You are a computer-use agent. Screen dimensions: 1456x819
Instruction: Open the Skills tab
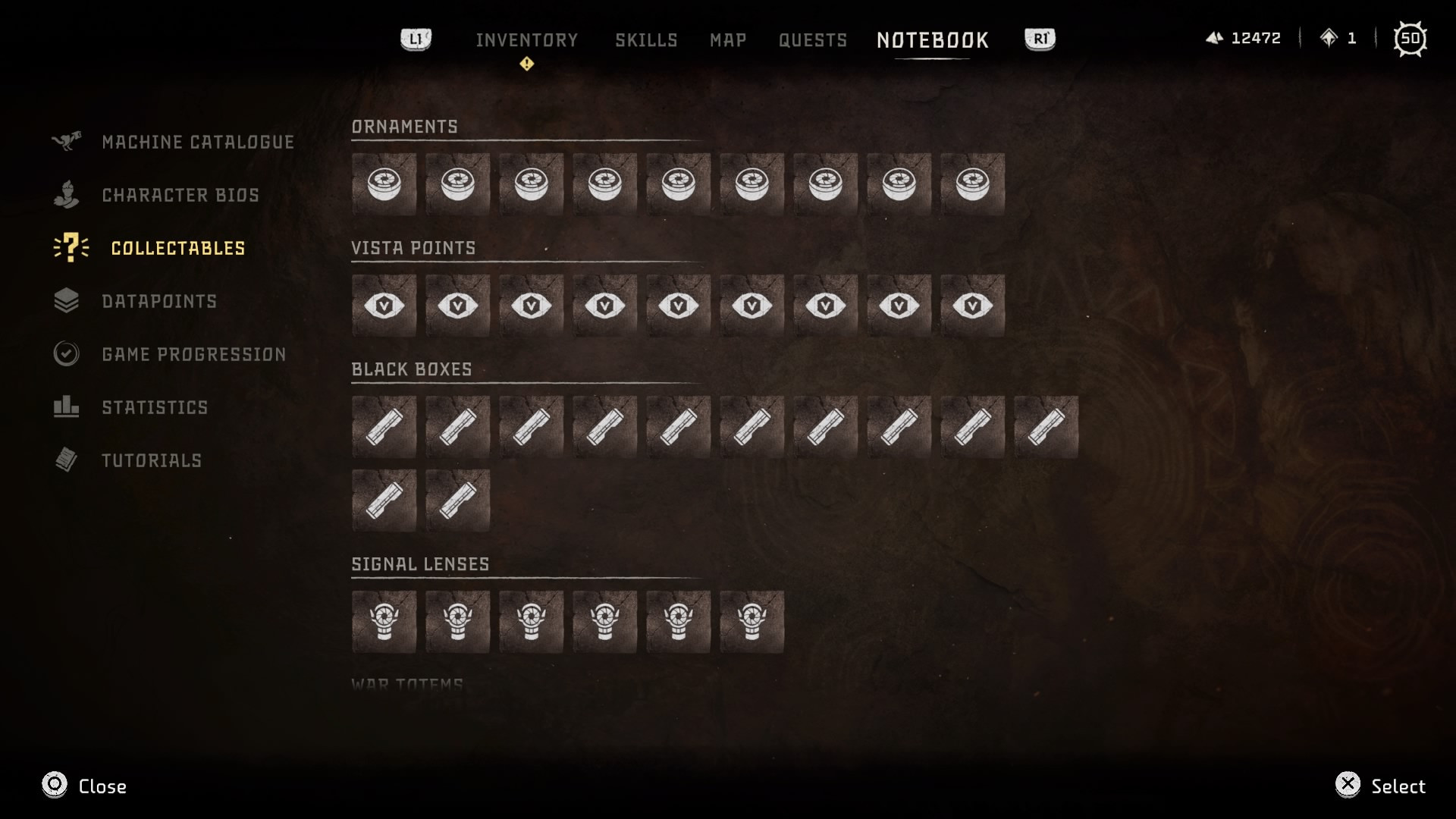[646, 40]
